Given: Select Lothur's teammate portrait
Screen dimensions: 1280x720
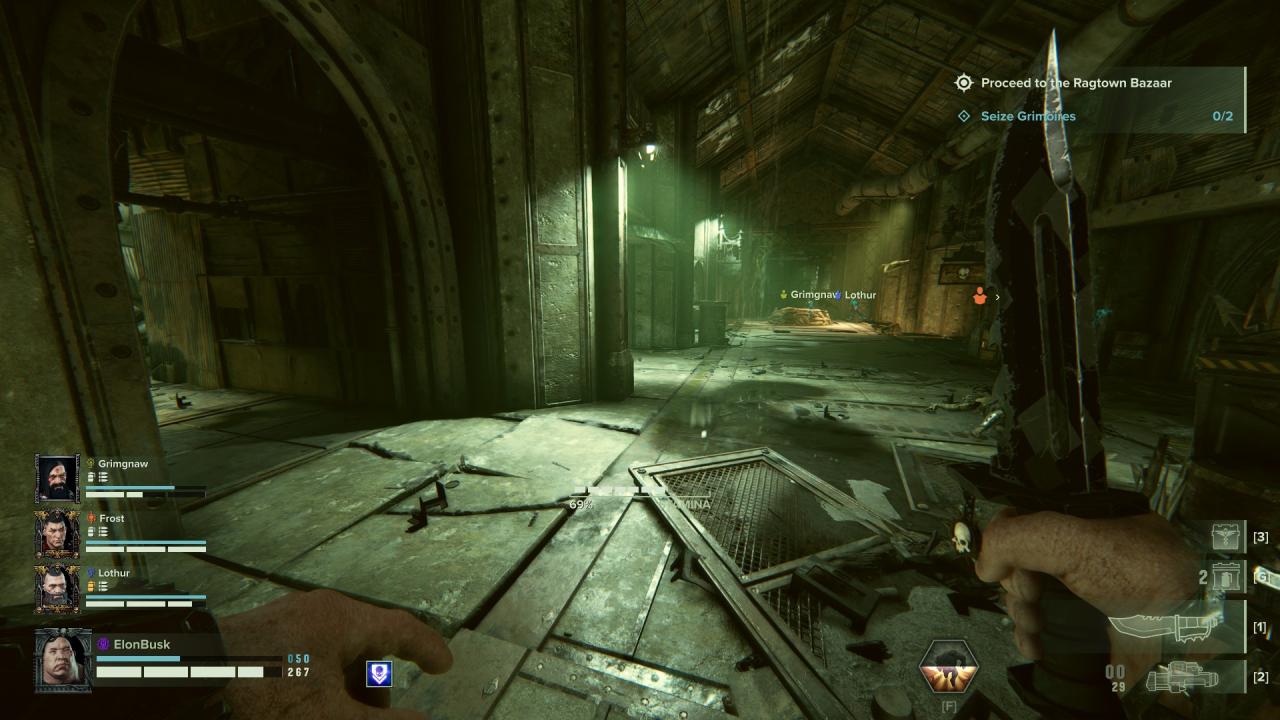Looking at the screenshot, I should [x=57, y=589].
